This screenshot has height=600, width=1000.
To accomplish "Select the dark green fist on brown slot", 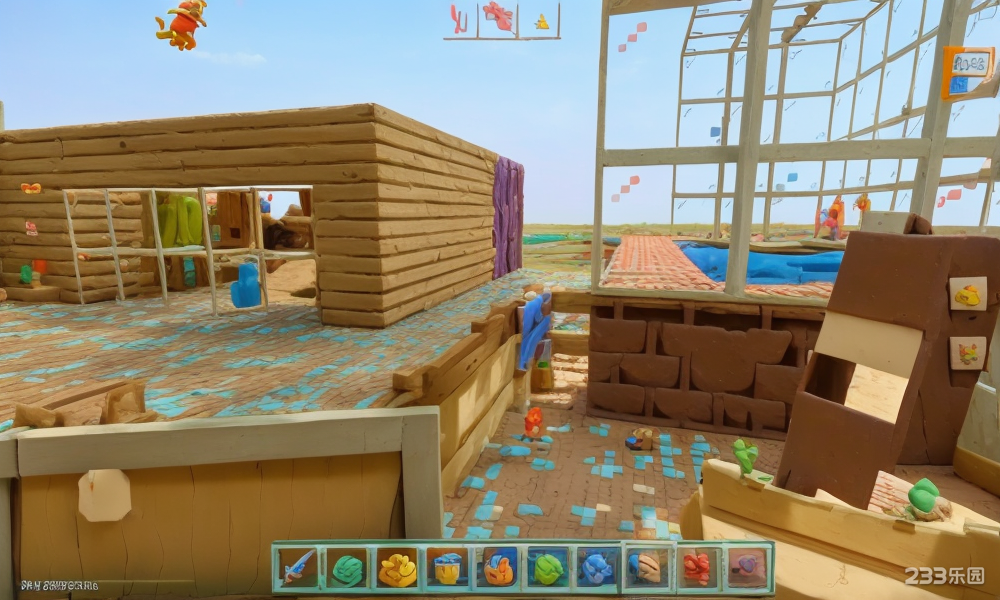I will (x=347, y=568).
